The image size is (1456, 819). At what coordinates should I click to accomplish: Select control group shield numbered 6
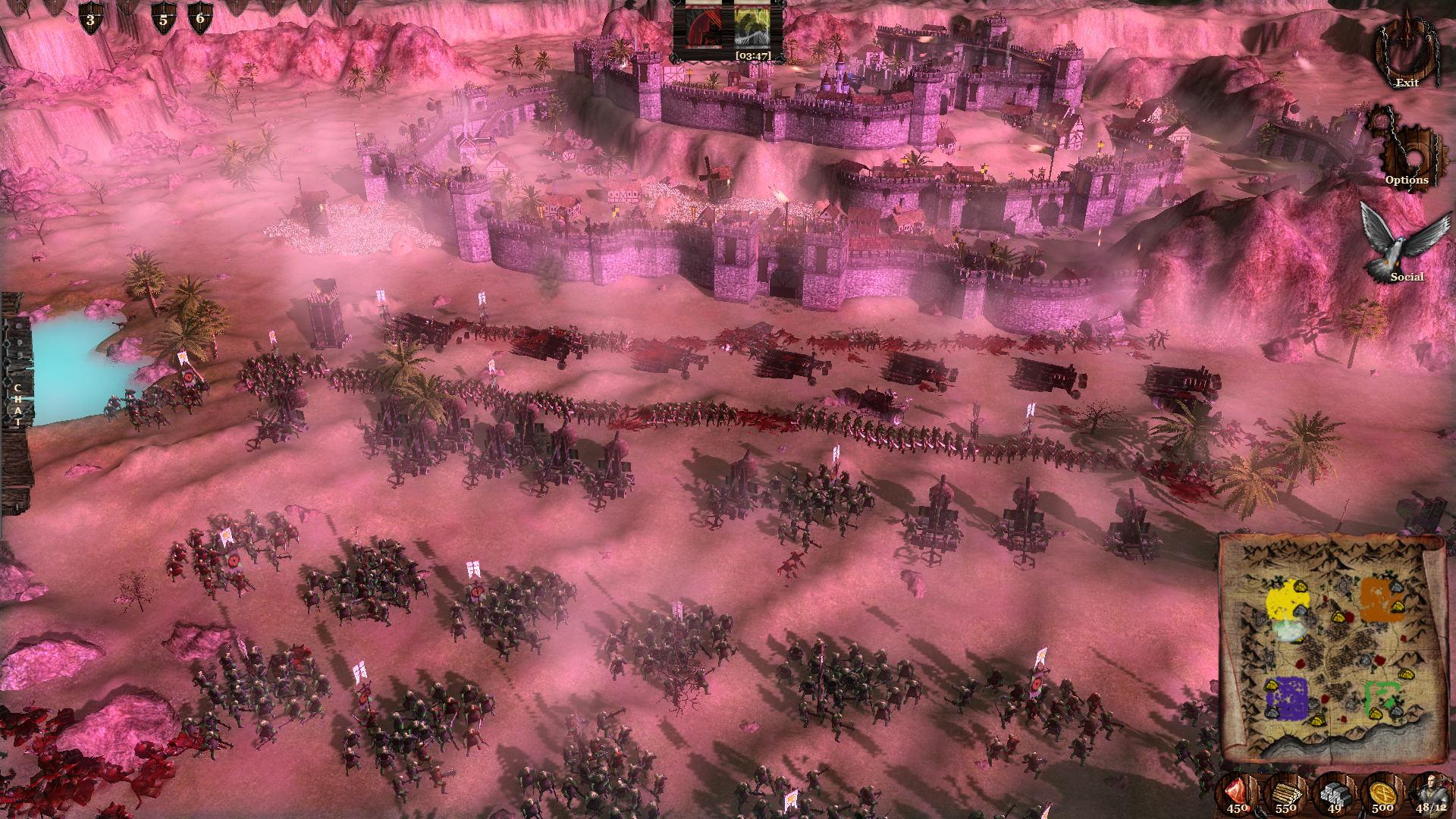(x=199, y=17)
